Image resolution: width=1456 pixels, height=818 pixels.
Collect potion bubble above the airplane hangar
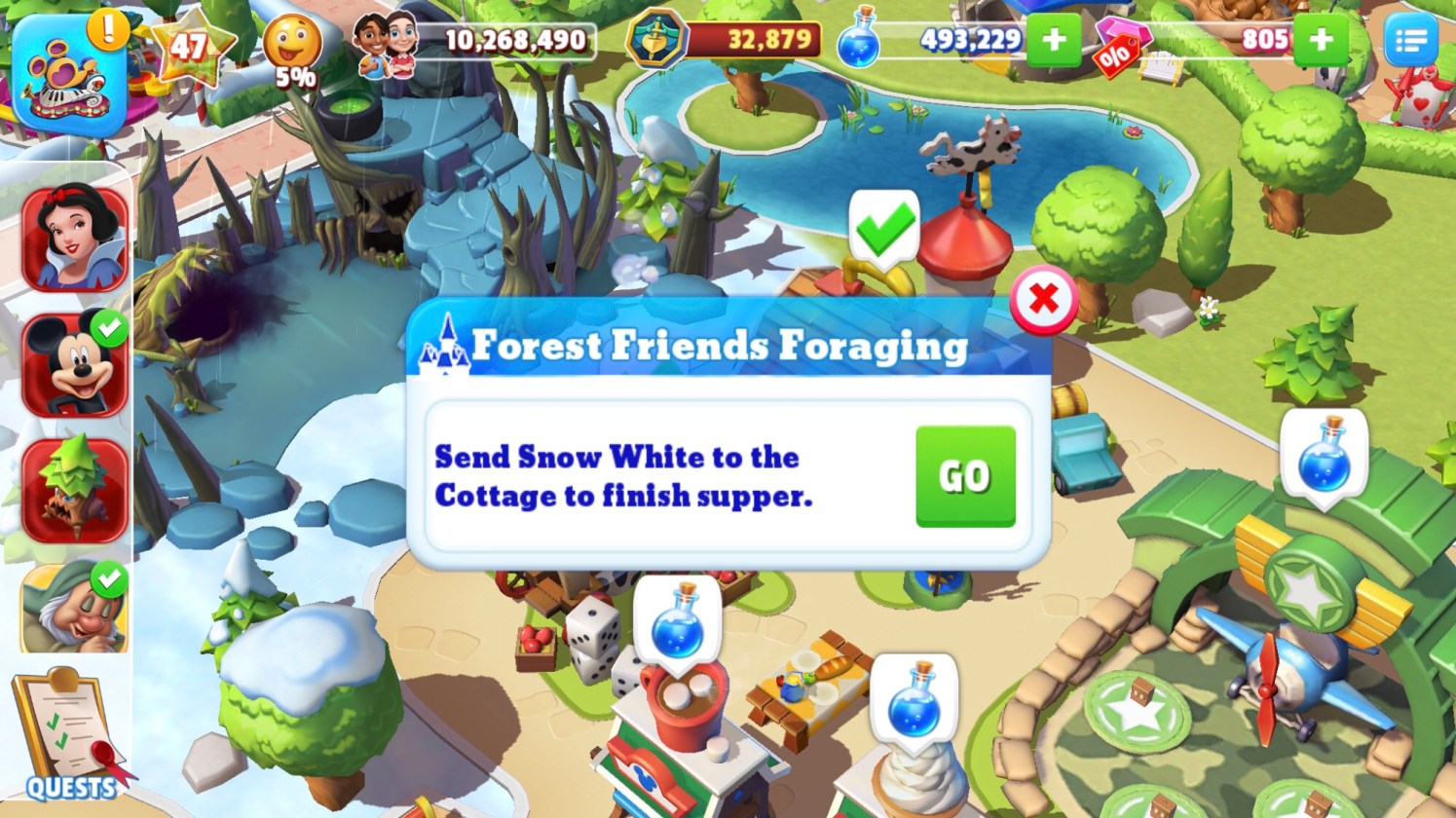pos(1324,456)
